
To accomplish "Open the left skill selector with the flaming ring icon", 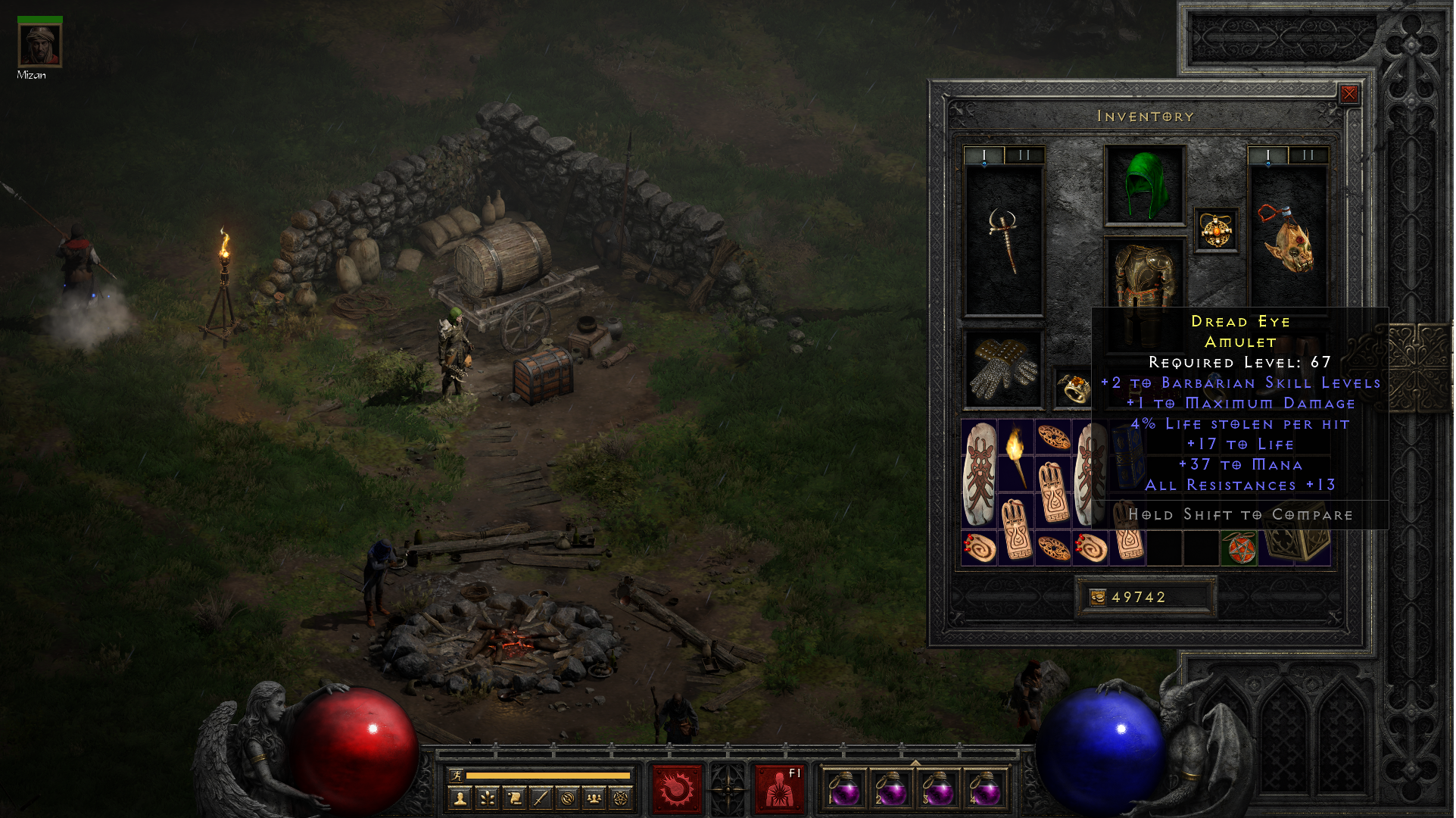I will [677, 789].
